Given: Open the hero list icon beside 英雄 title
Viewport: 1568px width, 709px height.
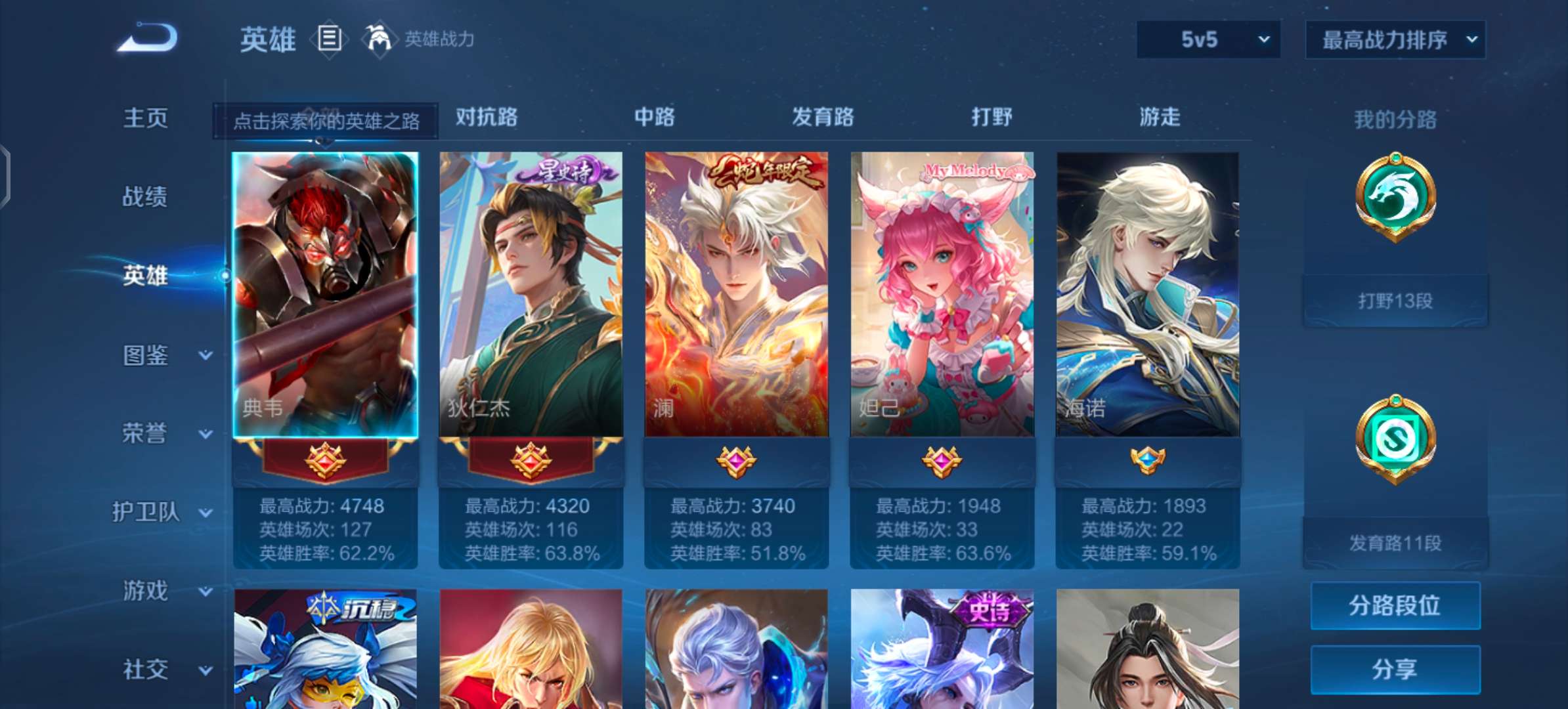Looking at the screenshot, I should 330,39.
